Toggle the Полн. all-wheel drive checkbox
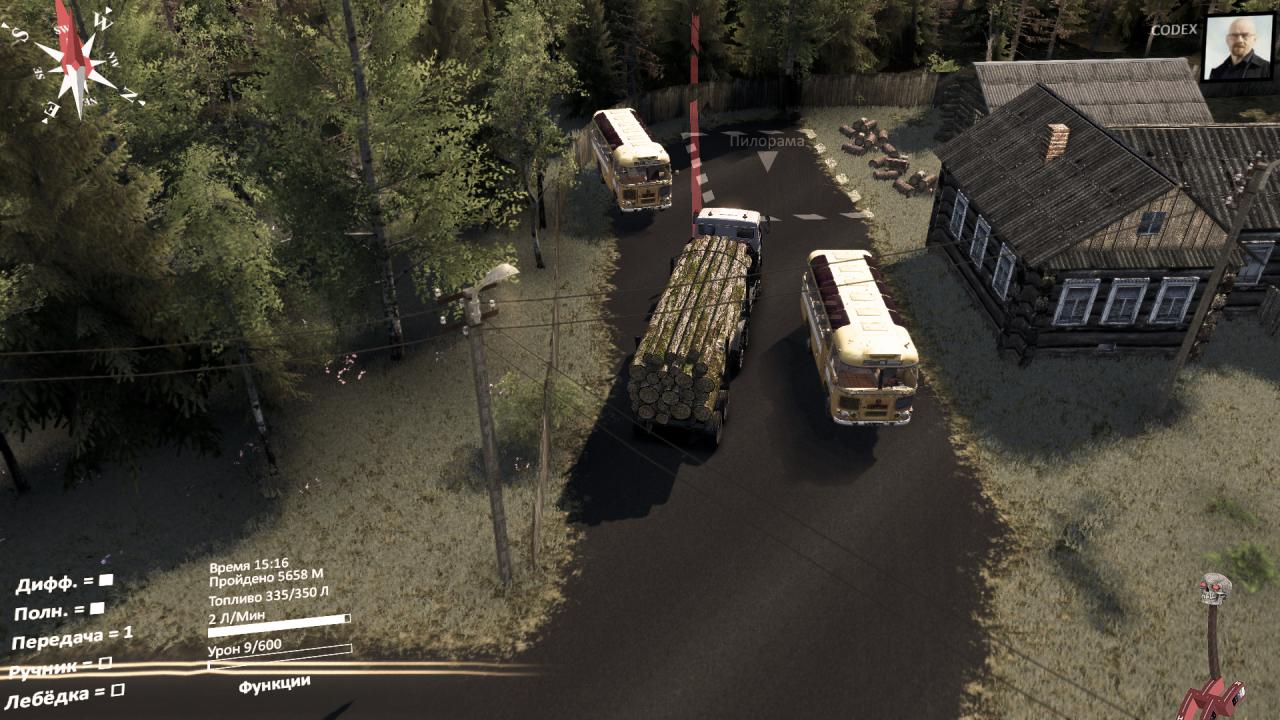This screenshot has width=1280, height=720. click(x=97, y=608)
